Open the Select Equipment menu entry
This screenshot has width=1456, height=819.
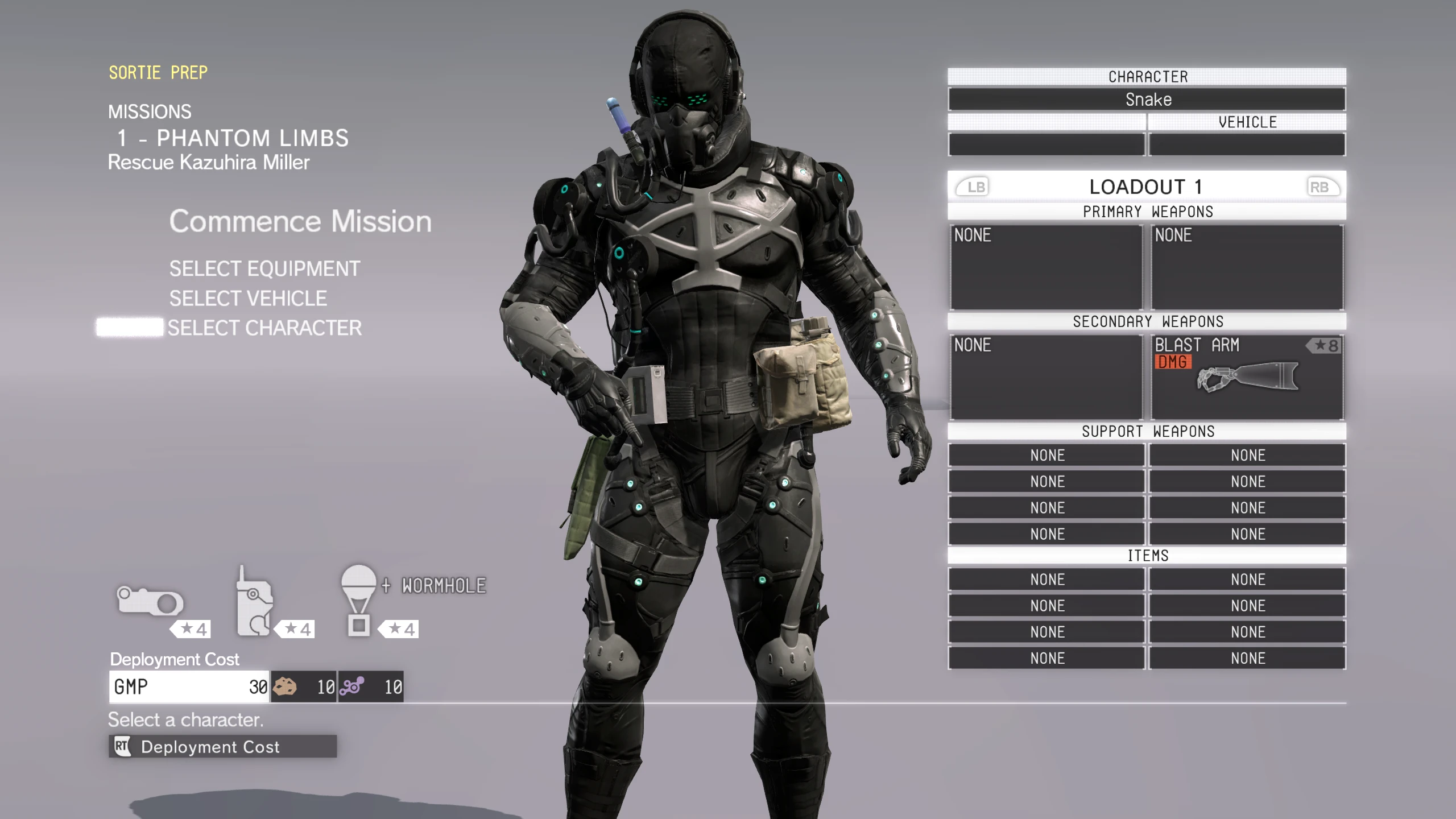[x=264, y=268]
